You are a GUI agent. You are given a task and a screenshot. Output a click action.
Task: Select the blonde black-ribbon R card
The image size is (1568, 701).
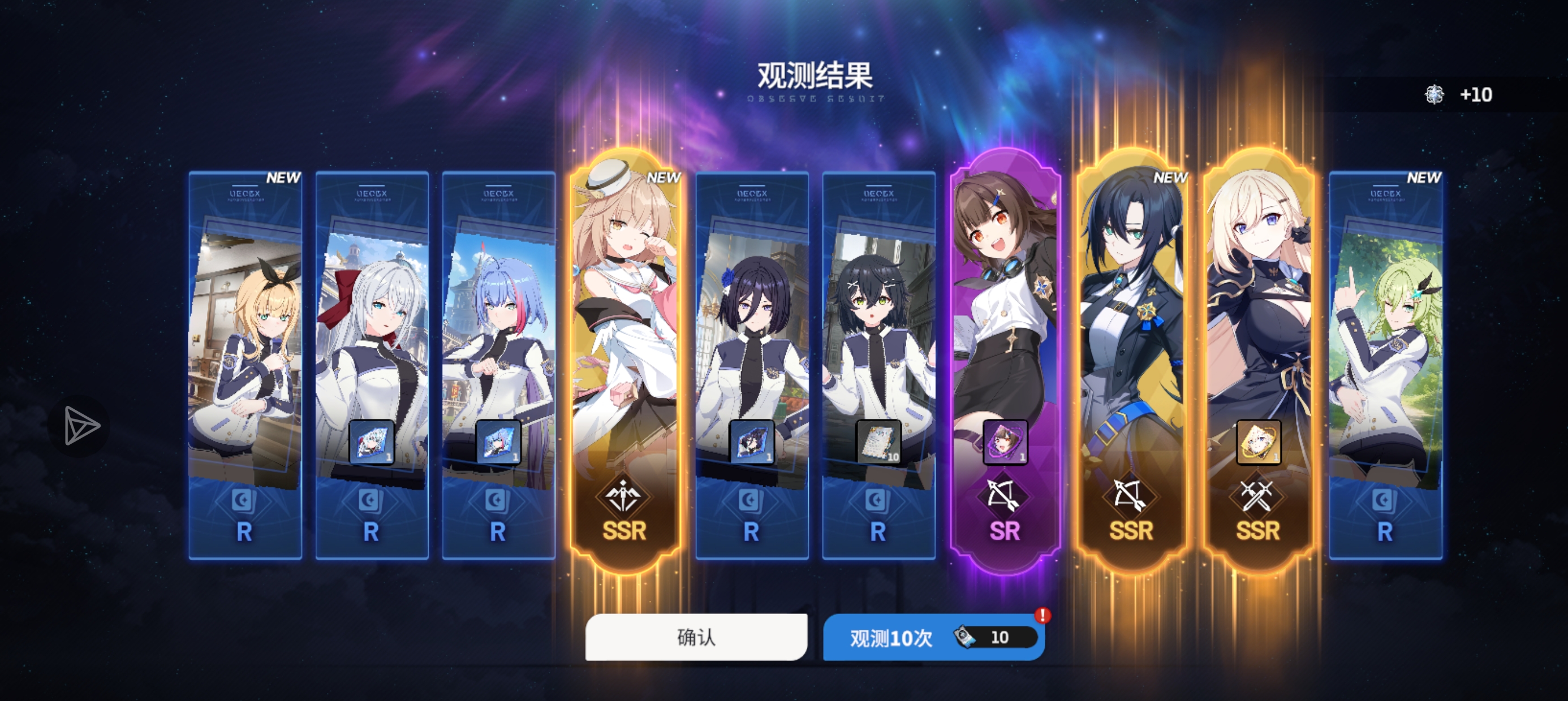(245, 365)
